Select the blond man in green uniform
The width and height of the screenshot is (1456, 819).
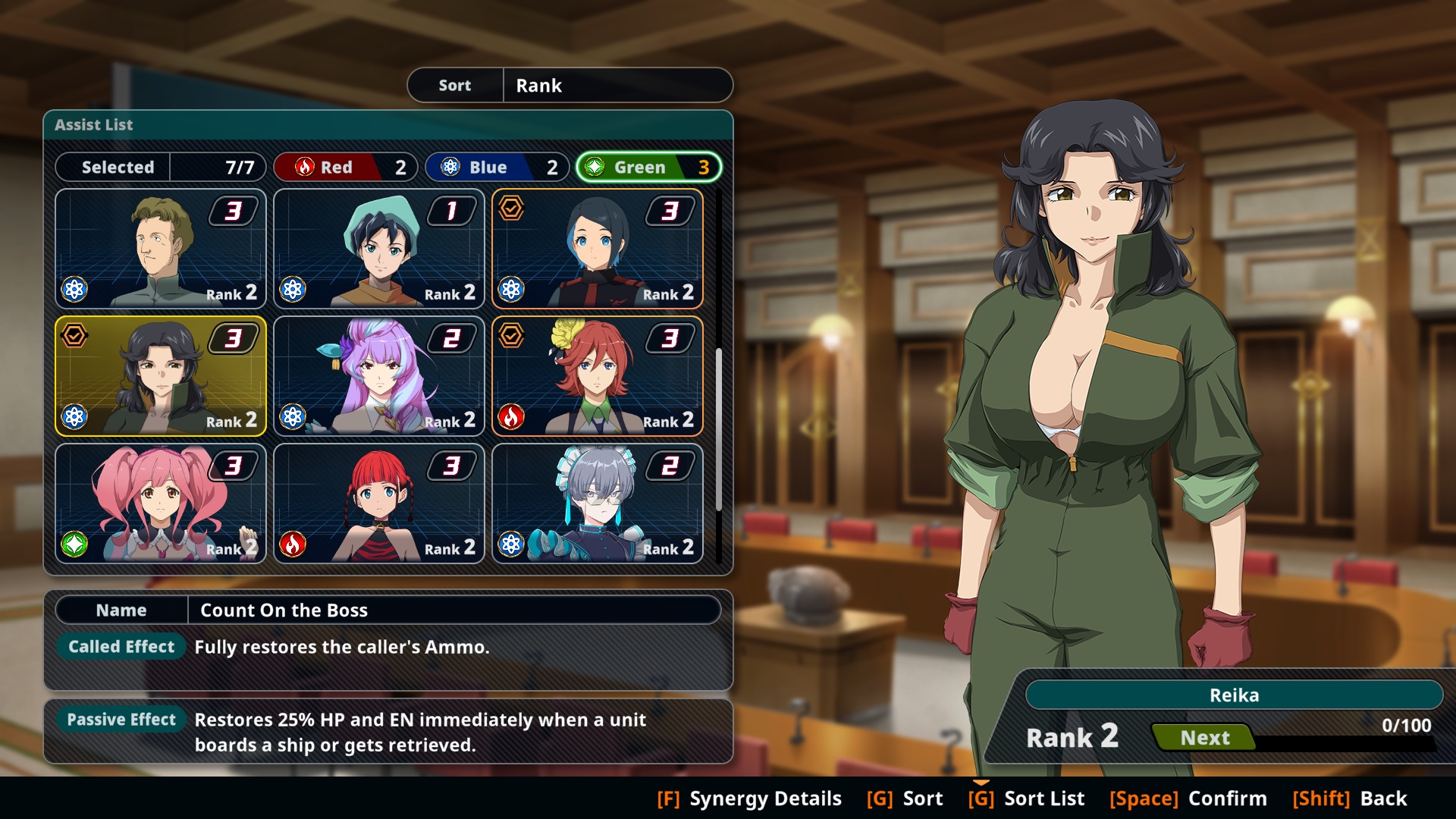click(x=161, y=249)
